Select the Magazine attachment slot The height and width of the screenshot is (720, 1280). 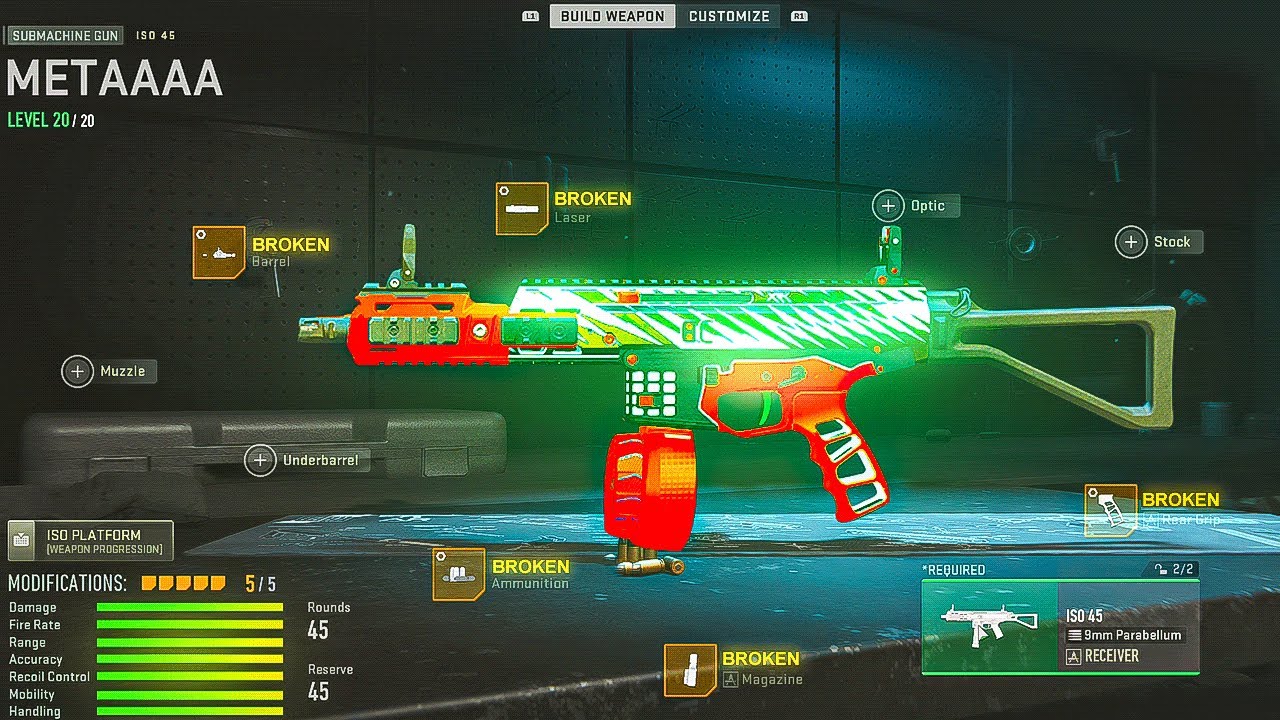[x=690, y=669]
